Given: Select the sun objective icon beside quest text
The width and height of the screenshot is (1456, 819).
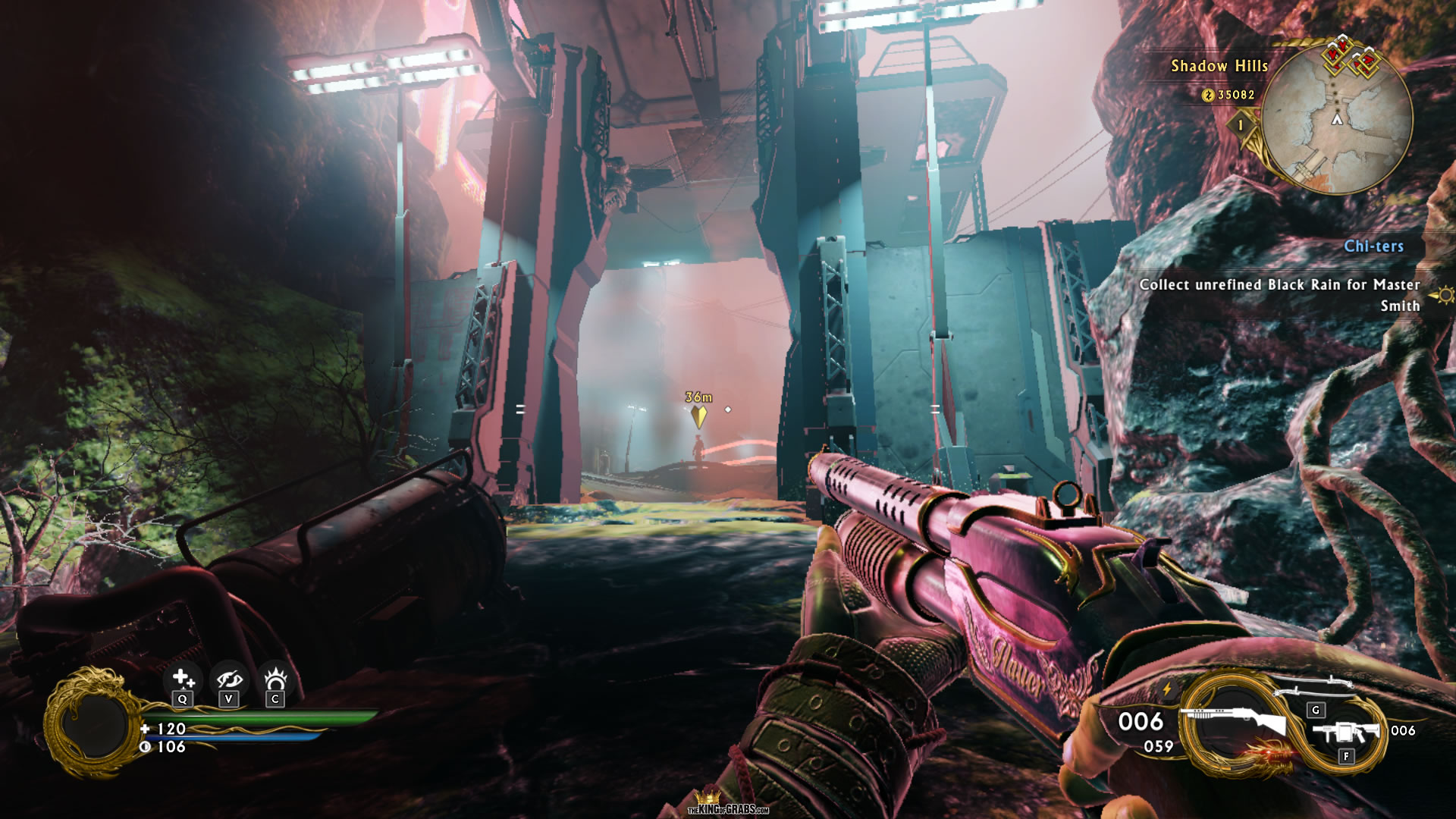Looking at the screenshot, I should pyautogui.click(x=1445, y=295).
